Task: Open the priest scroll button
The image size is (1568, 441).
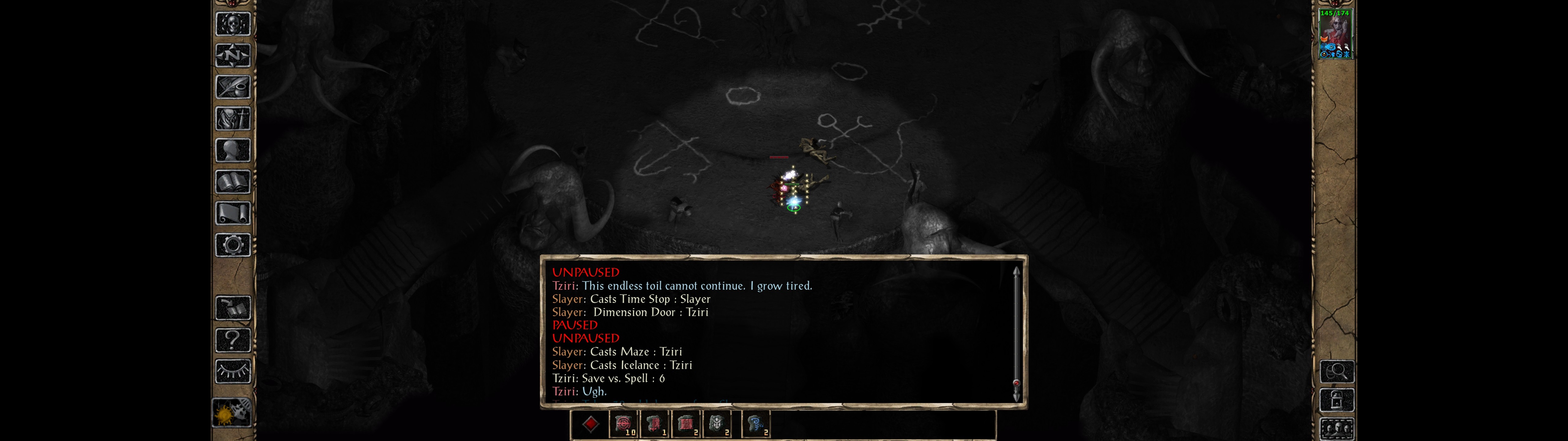Action: [x=232, y=213]
